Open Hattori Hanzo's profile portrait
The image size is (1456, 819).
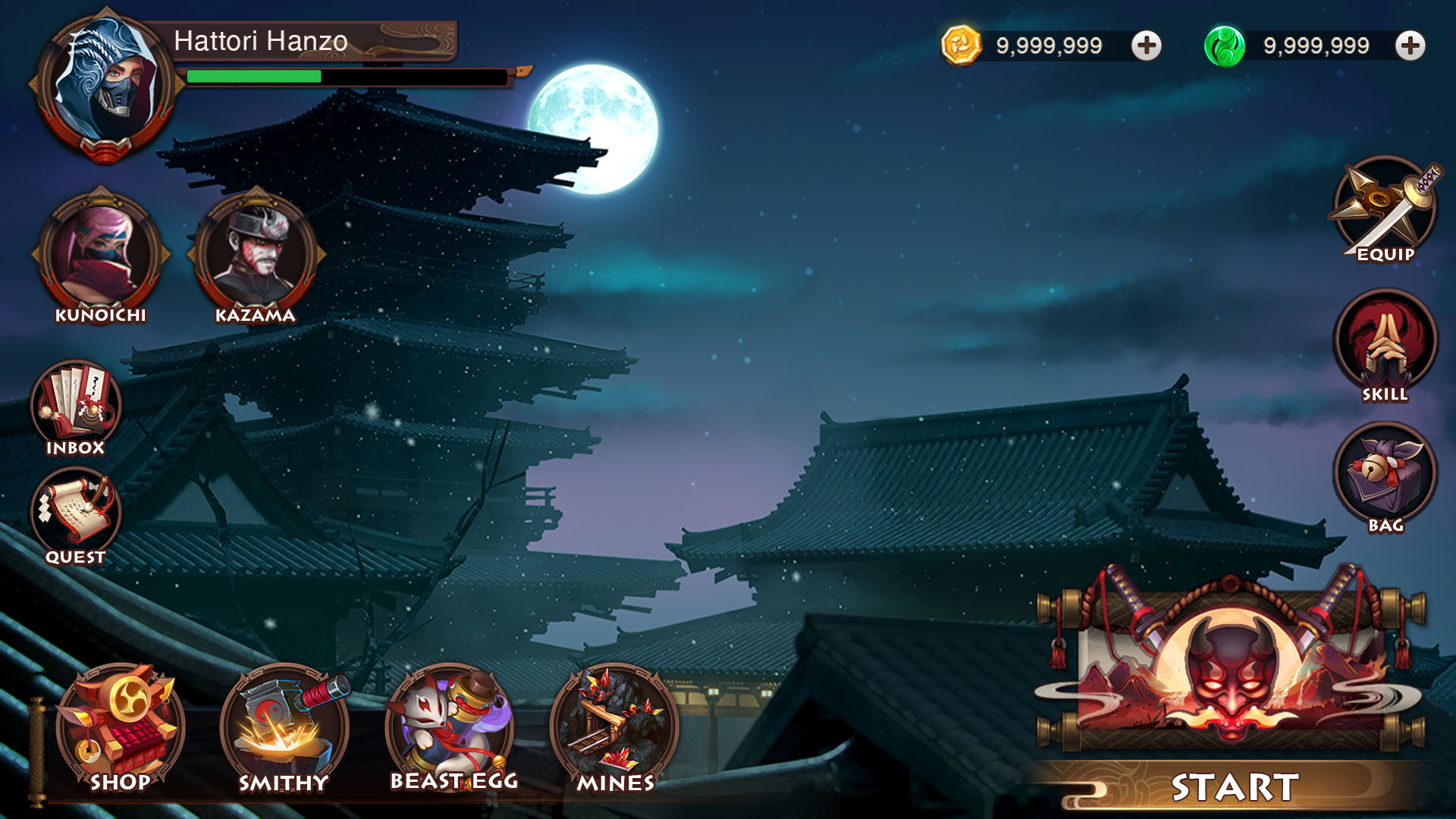pyautogui.click(x=102, y=83)
